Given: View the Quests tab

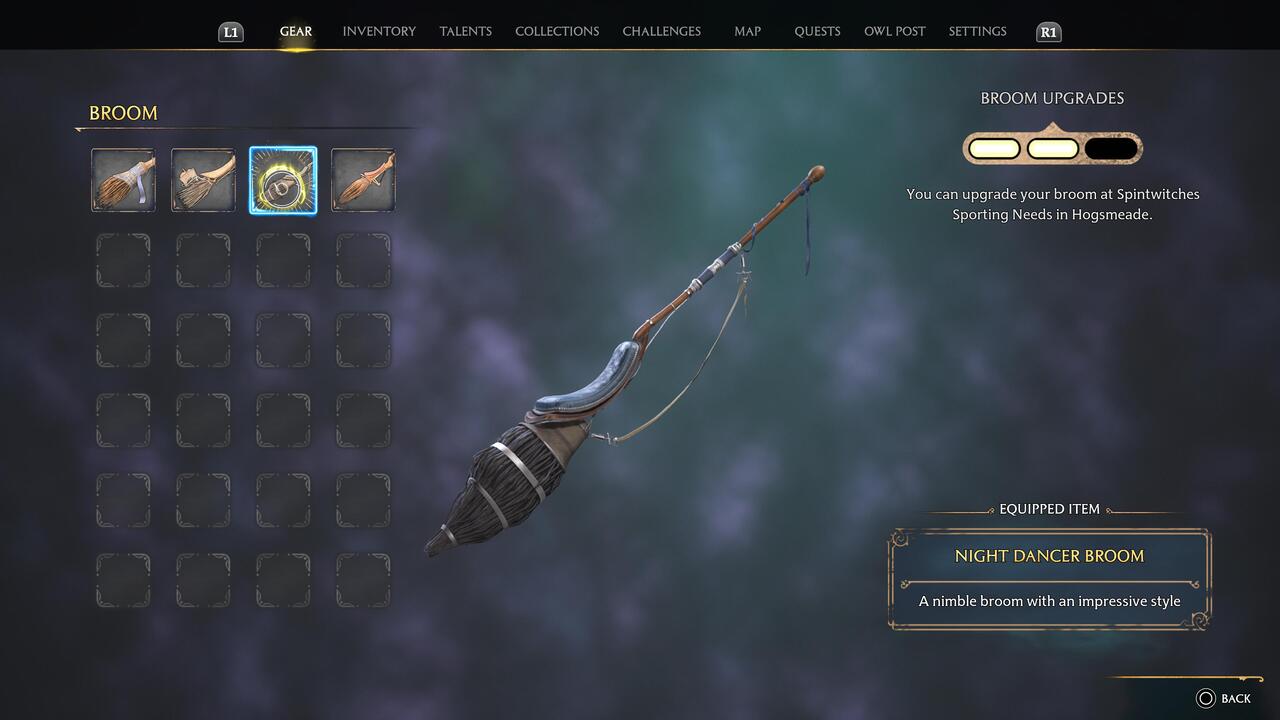Looking at the screenshot, I should click(x=817, y=31).
